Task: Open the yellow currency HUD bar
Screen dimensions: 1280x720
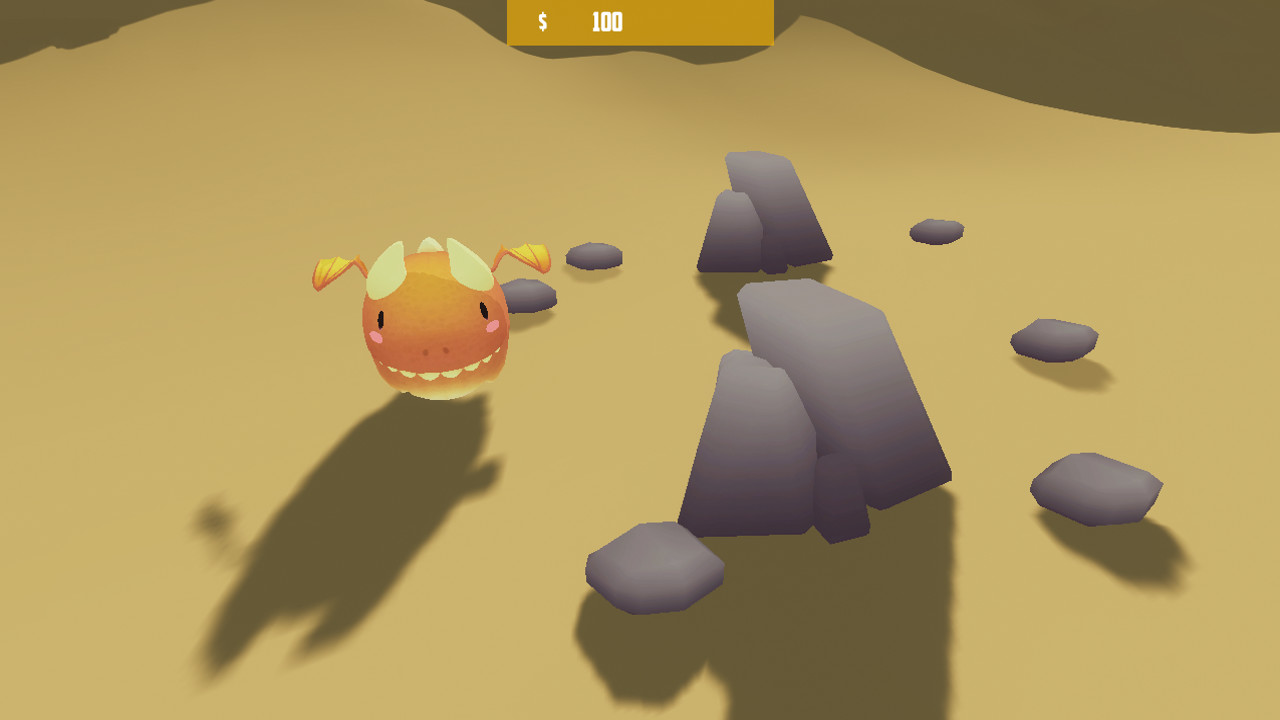Action: tap(680, 22)
